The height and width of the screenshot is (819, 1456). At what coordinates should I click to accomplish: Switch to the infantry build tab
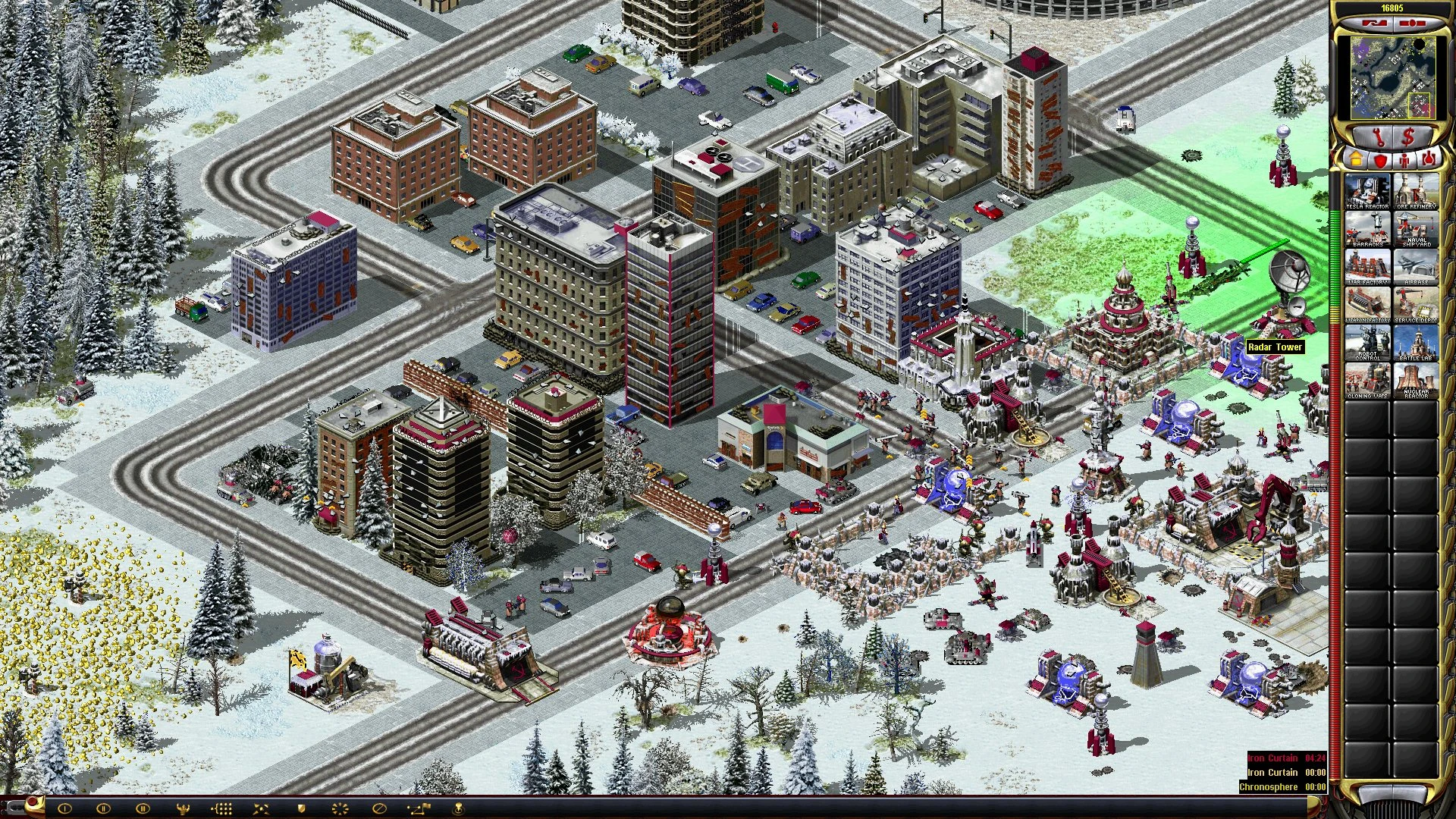tap(1404, 160)
